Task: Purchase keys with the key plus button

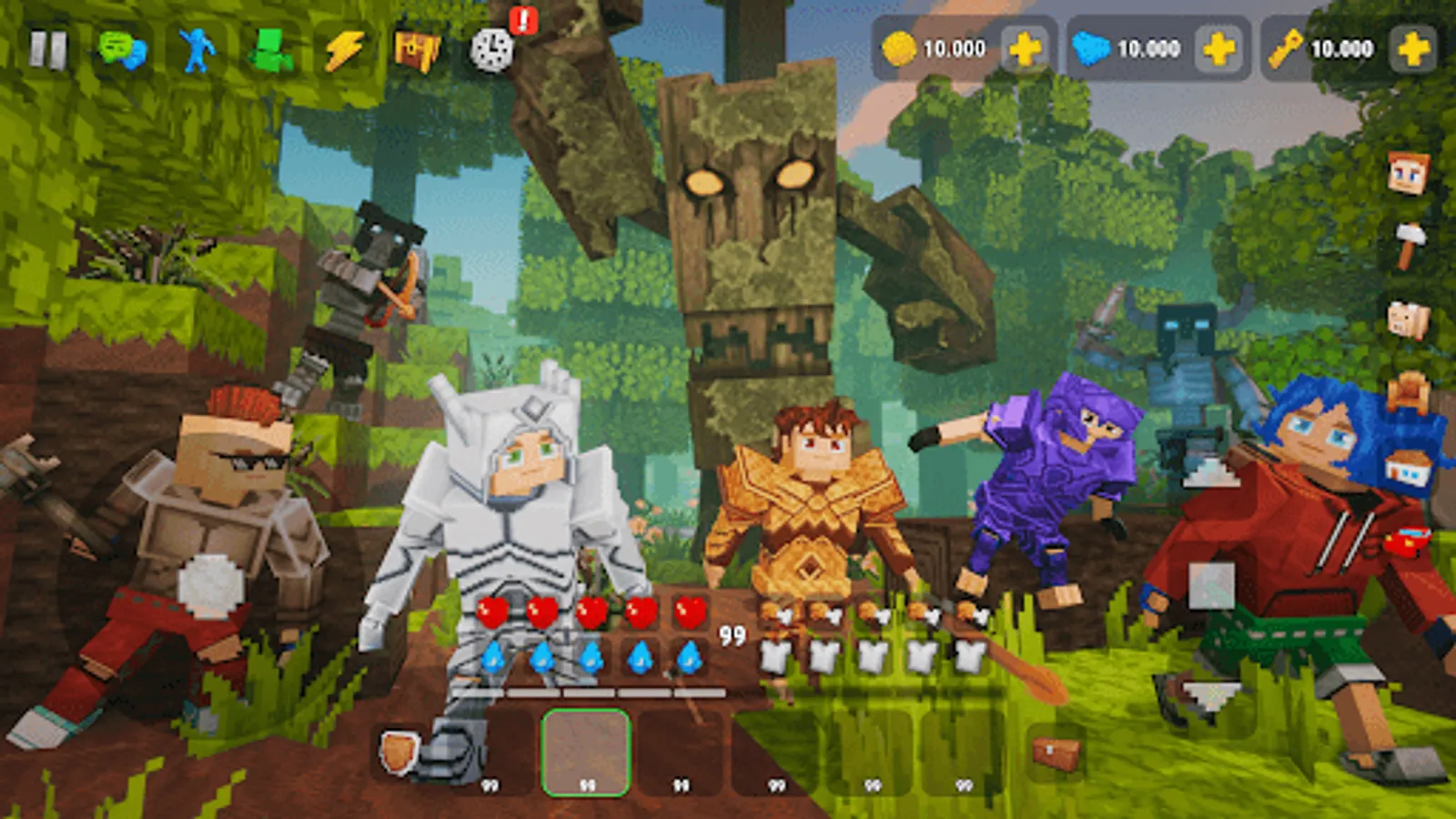Action: 1412,49
